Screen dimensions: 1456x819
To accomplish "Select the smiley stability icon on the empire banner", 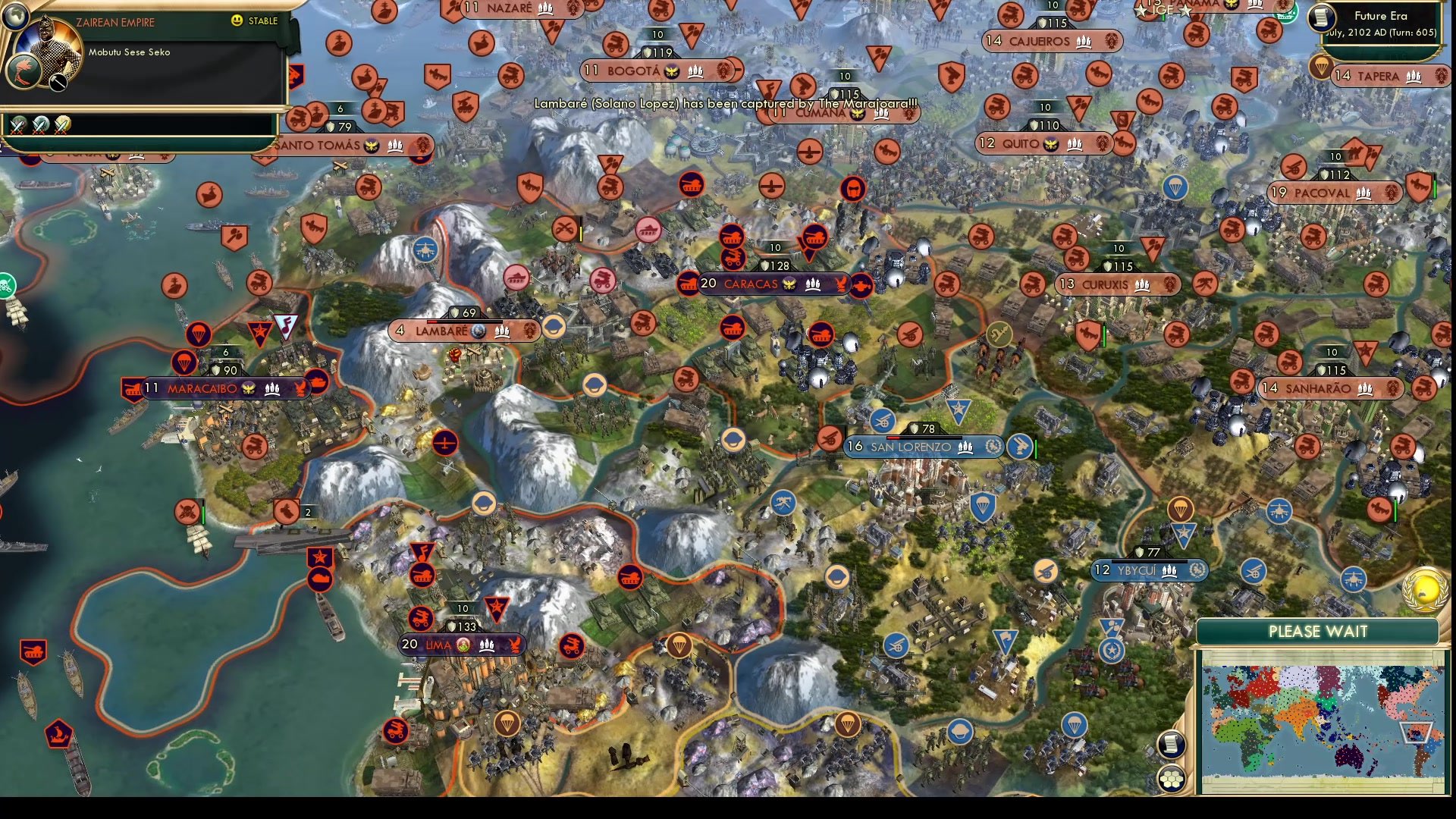I will (x=237, y=21).
